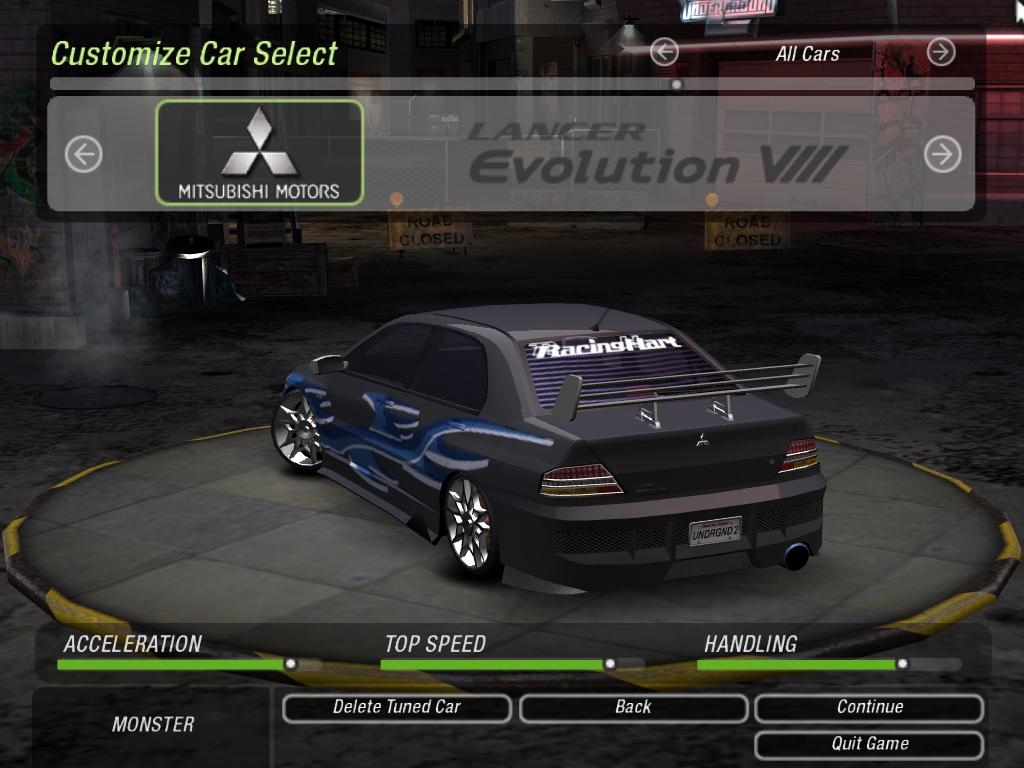Screen dimensions: 1024x768
Task: Switch to previous car category filter
Action: point(664,52)
